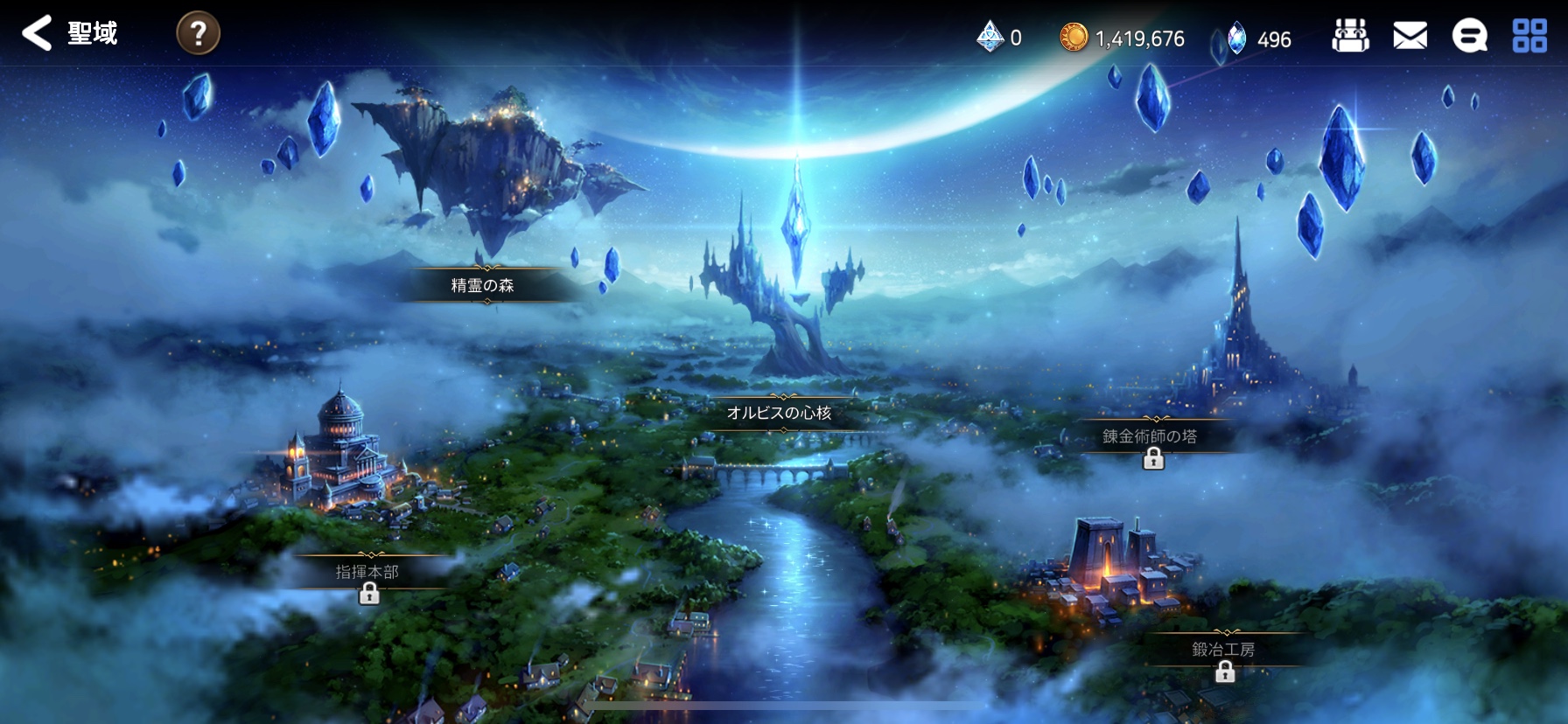
Task: Open the group members icon
Action: (1350, 37)
